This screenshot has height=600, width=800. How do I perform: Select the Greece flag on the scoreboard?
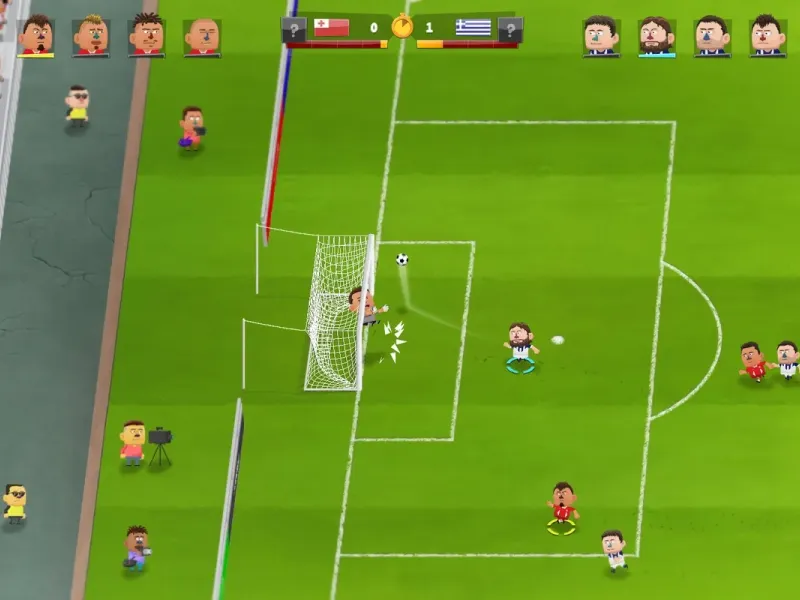coord(473,28)
